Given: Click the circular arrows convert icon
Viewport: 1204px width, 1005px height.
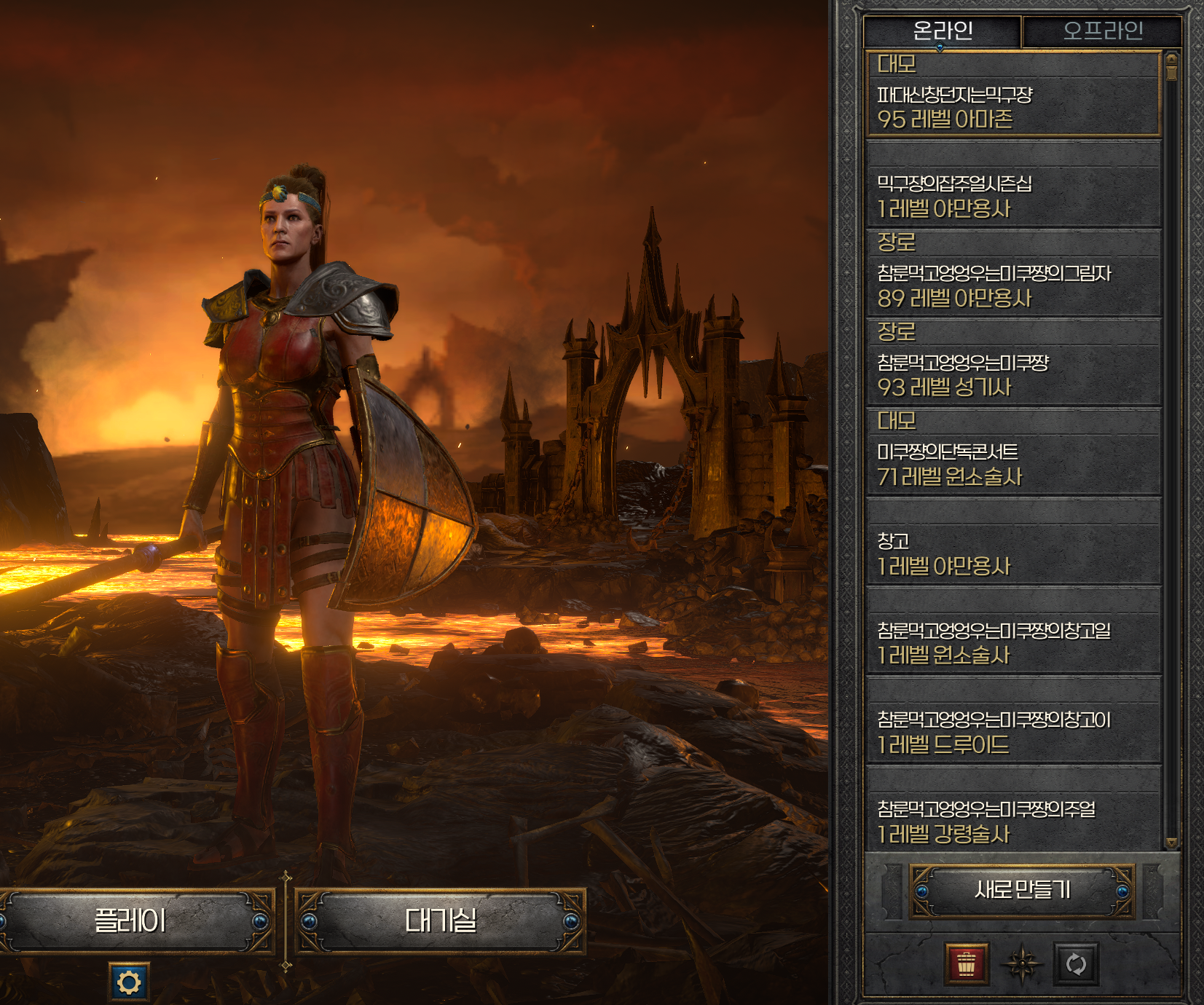Looking at the screenshot, I should point(1076,964).
